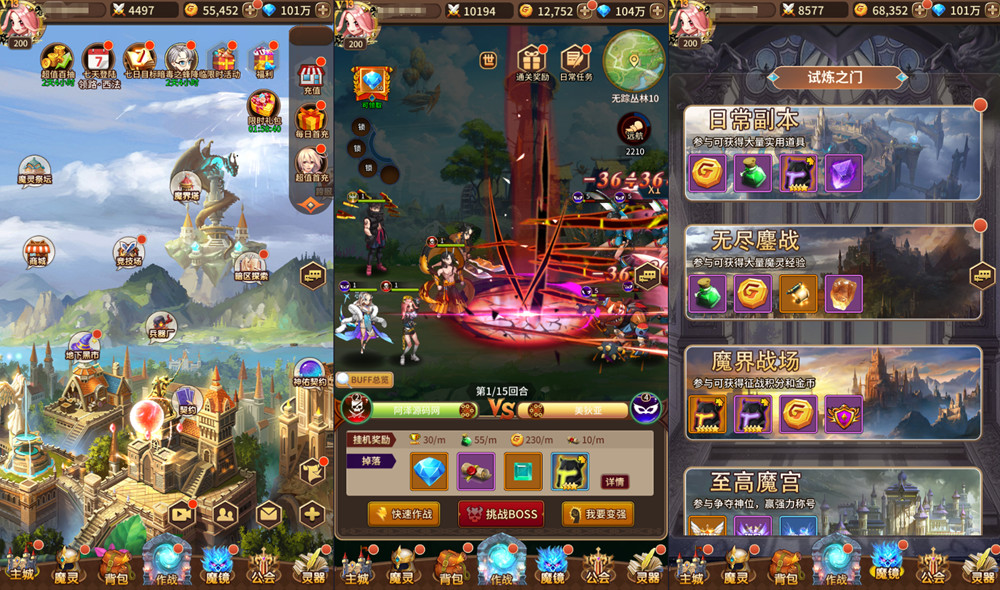Open the 地下黑市 black market bubble
This screenshot has height=590, width=1000.
coord(82,346)
